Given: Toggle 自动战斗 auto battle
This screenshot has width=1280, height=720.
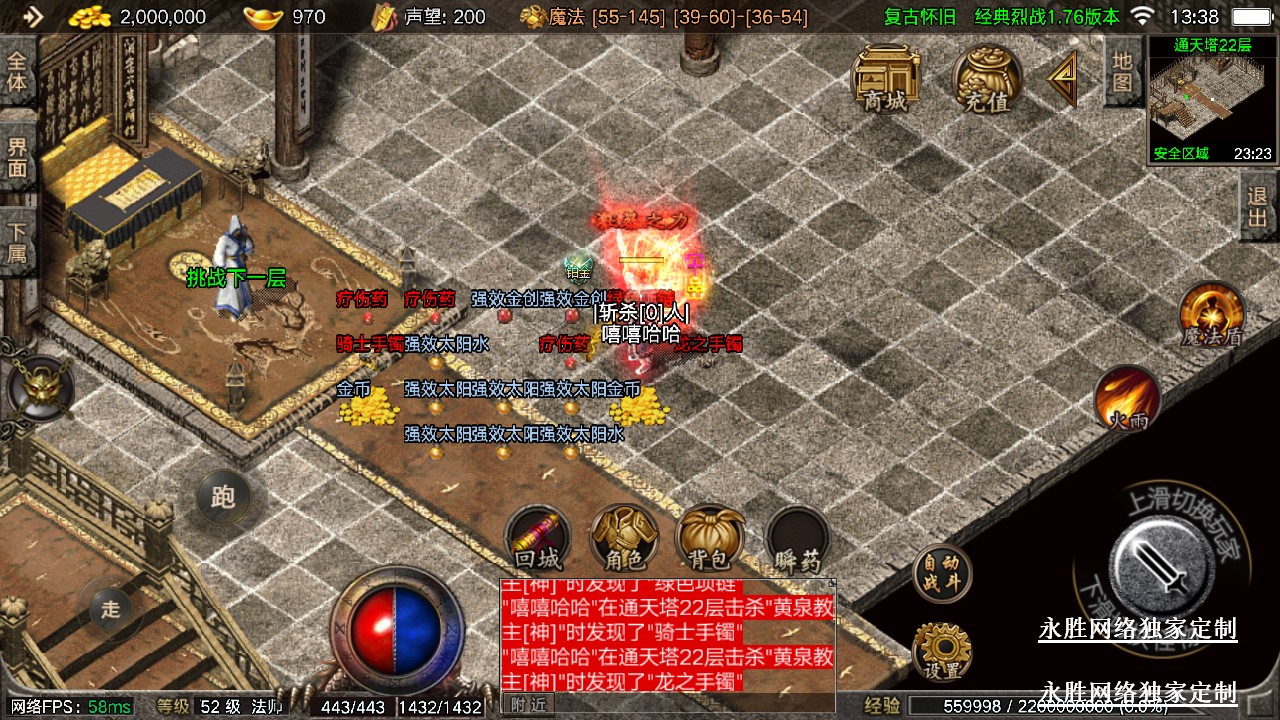Looking at the screenshot, I should click(x=941, y=574).
